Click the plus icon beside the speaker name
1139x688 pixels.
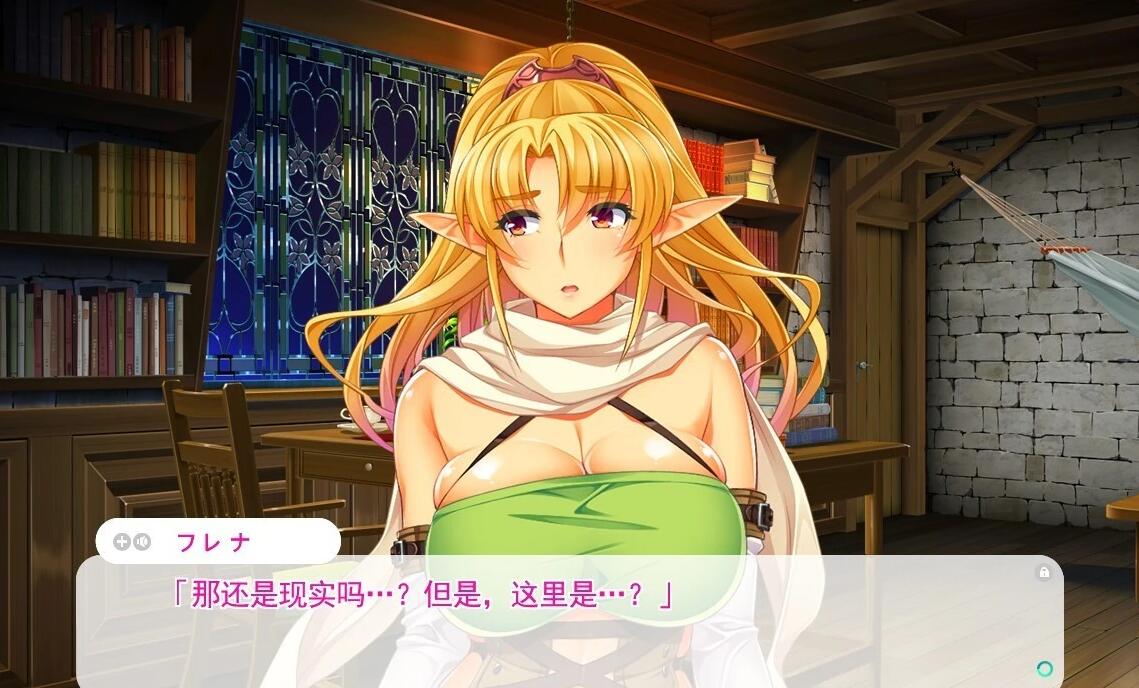click(122, 542)
